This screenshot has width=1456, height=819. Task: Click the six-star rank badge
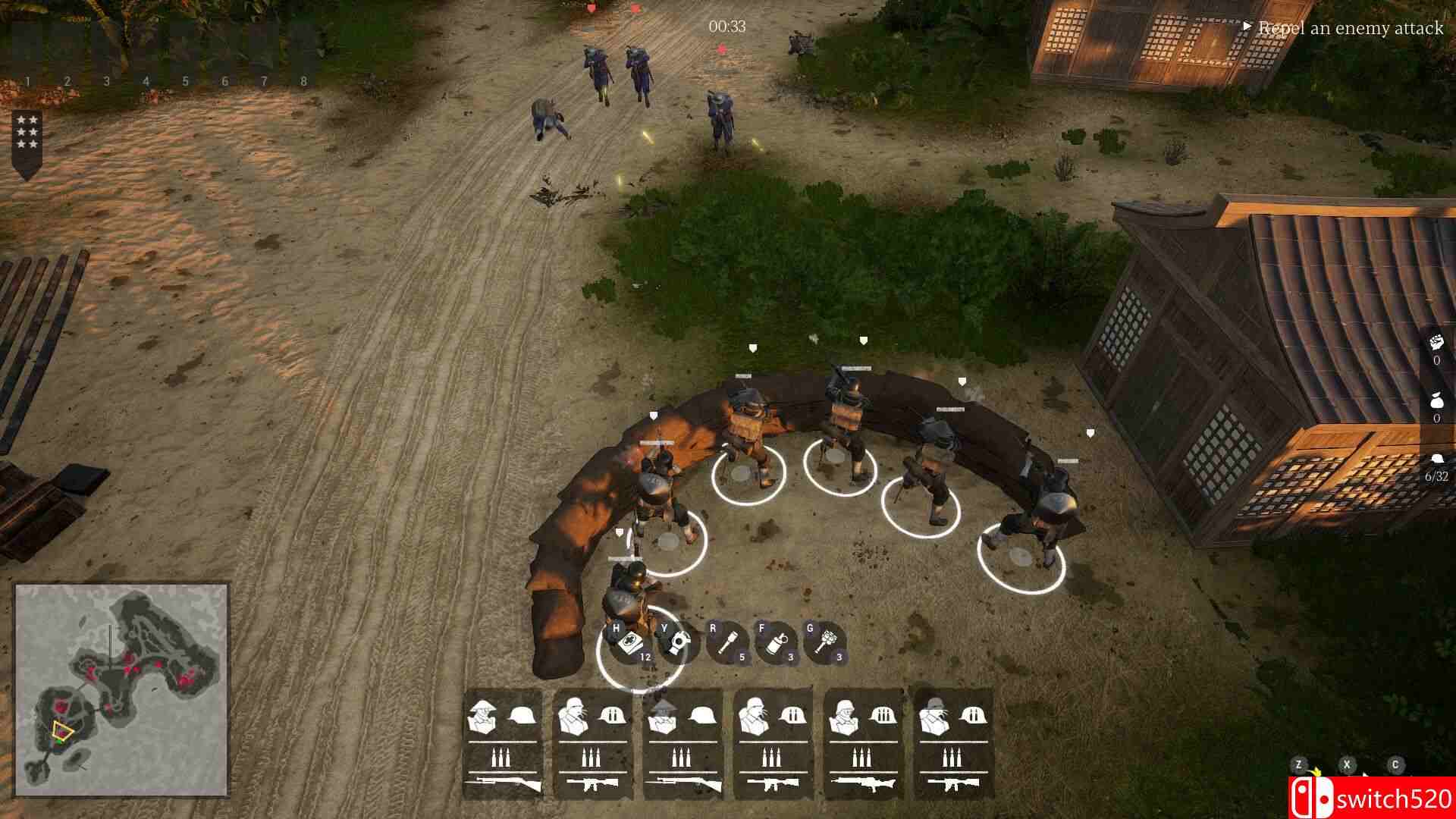(27, 133)
